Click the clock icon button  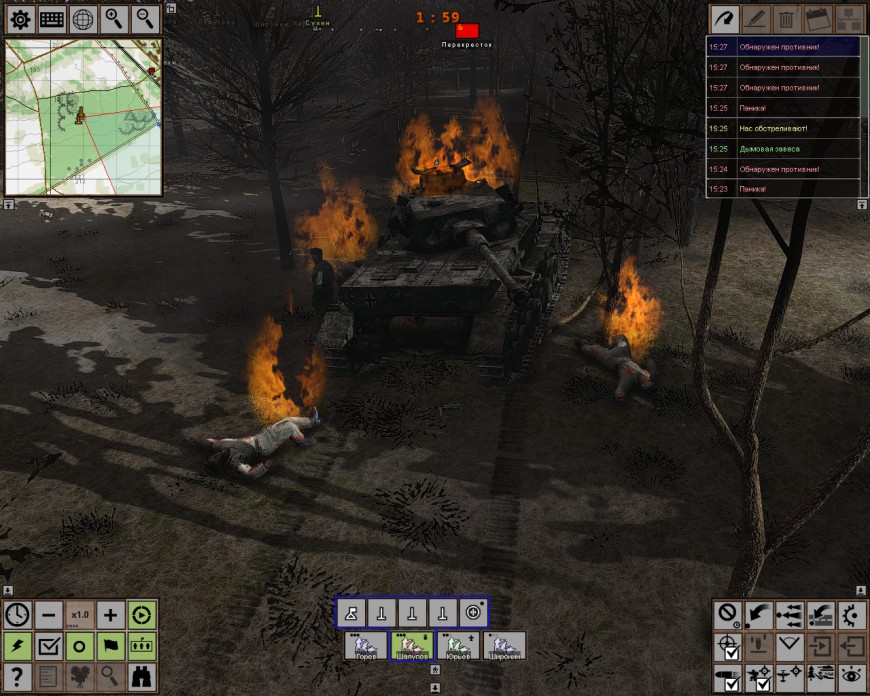(x=17, y=614)
